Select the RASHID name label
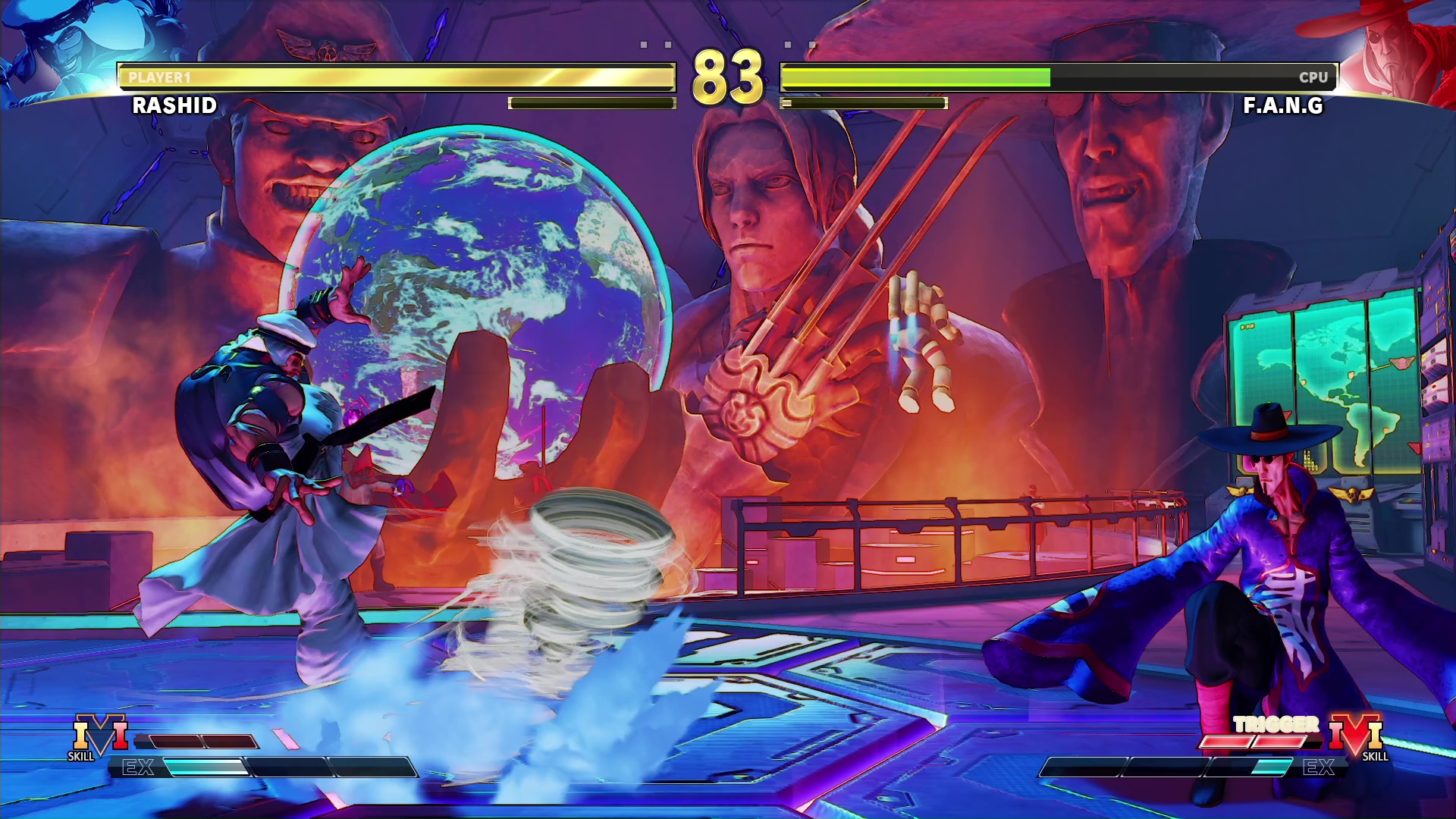Viewport: 1456px width, 819px height. click(173, 106)
